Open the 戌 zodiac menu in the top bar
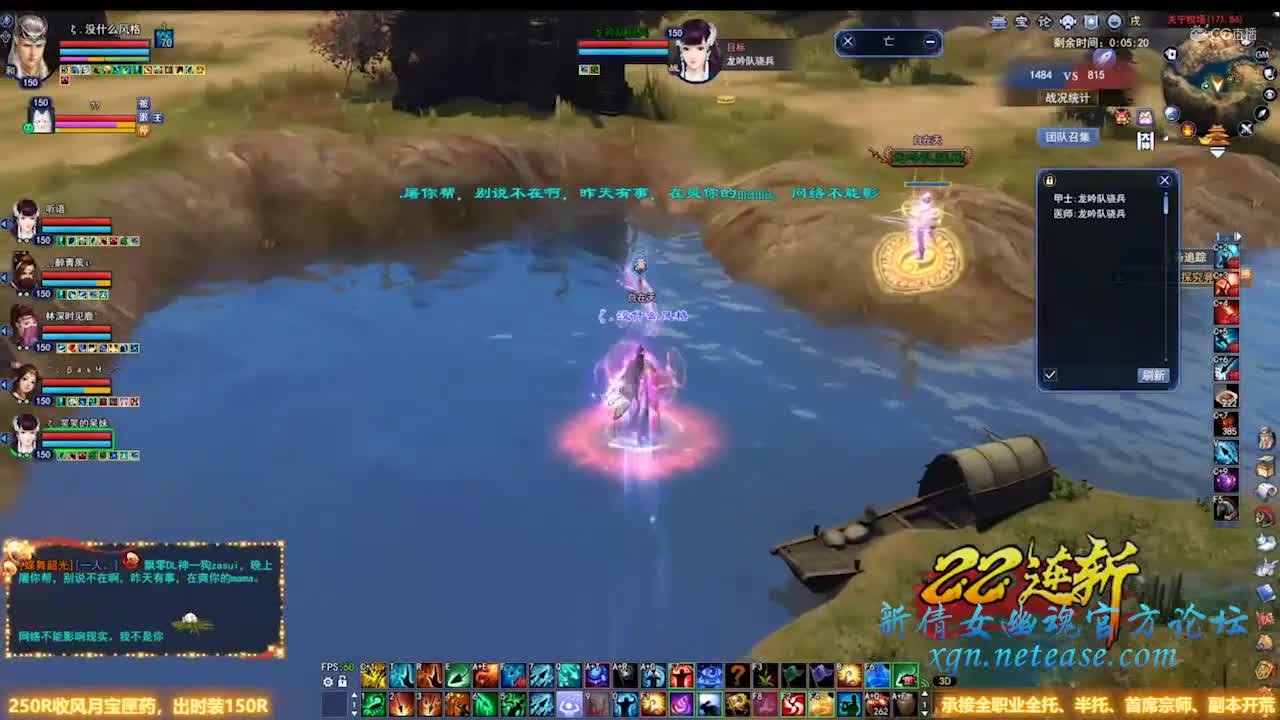Image resolution: width=1280 pixels, height=720 pixels. click(1138, 21)
